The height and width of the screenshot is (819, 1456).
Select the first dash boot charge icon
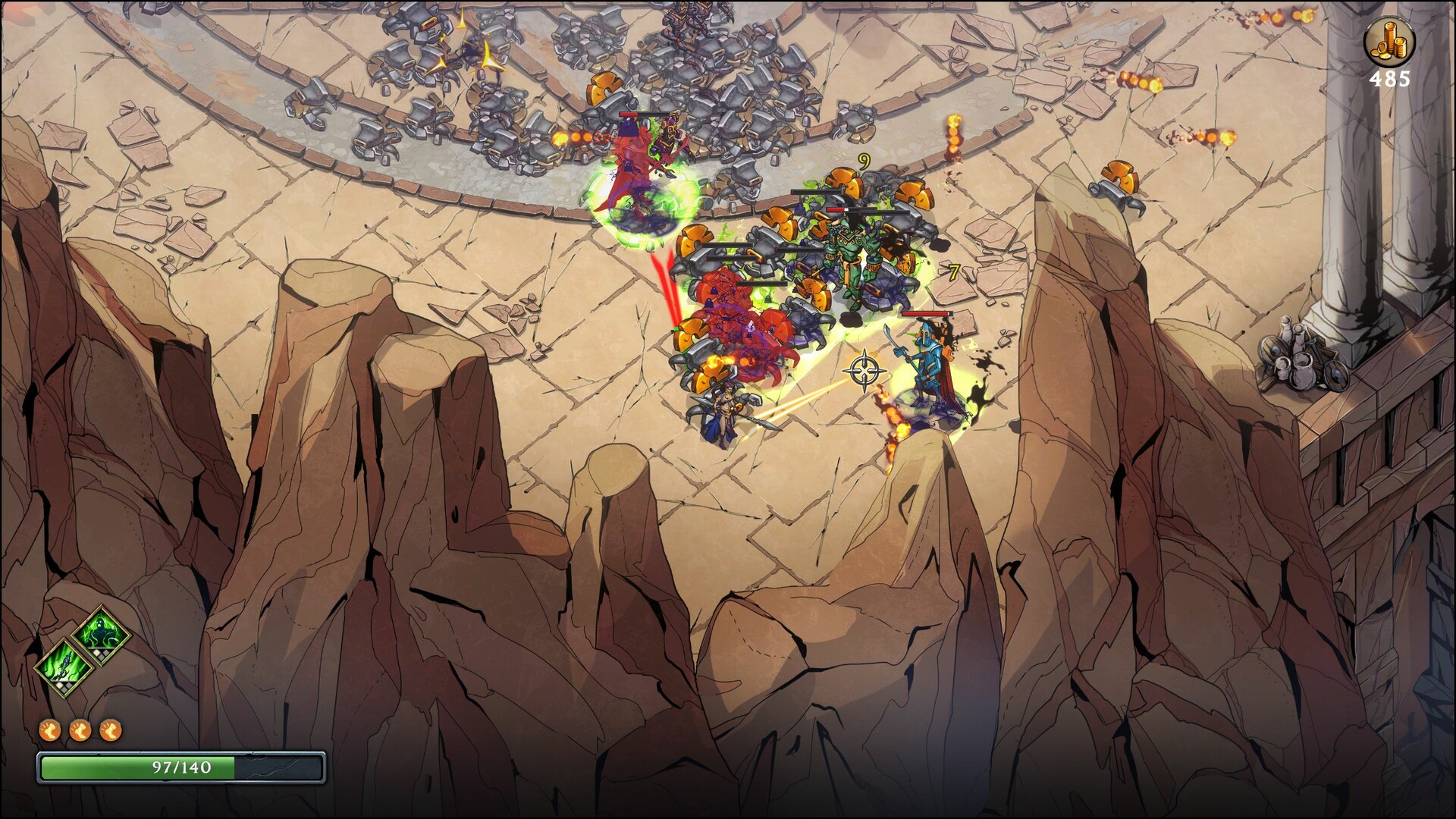click(51, 730)
